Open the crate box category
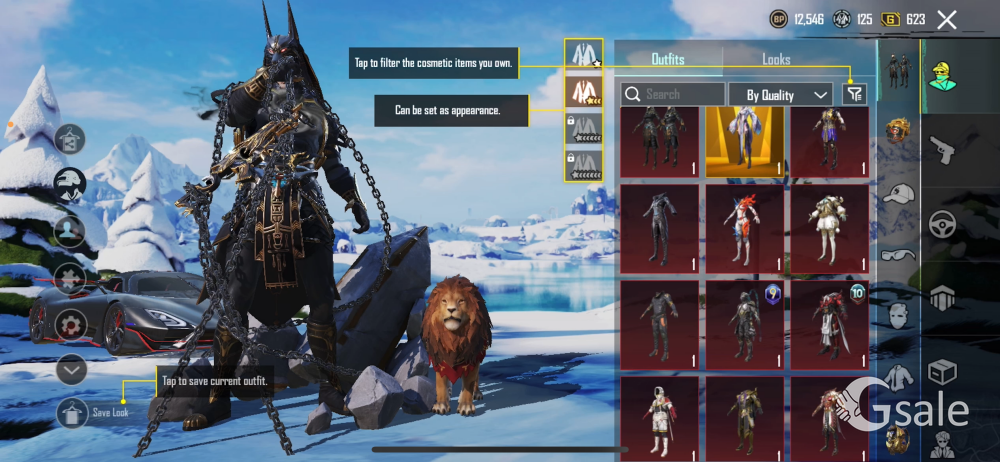The height and width of the screenshot is (462, 1000). [x=942, y=372]
